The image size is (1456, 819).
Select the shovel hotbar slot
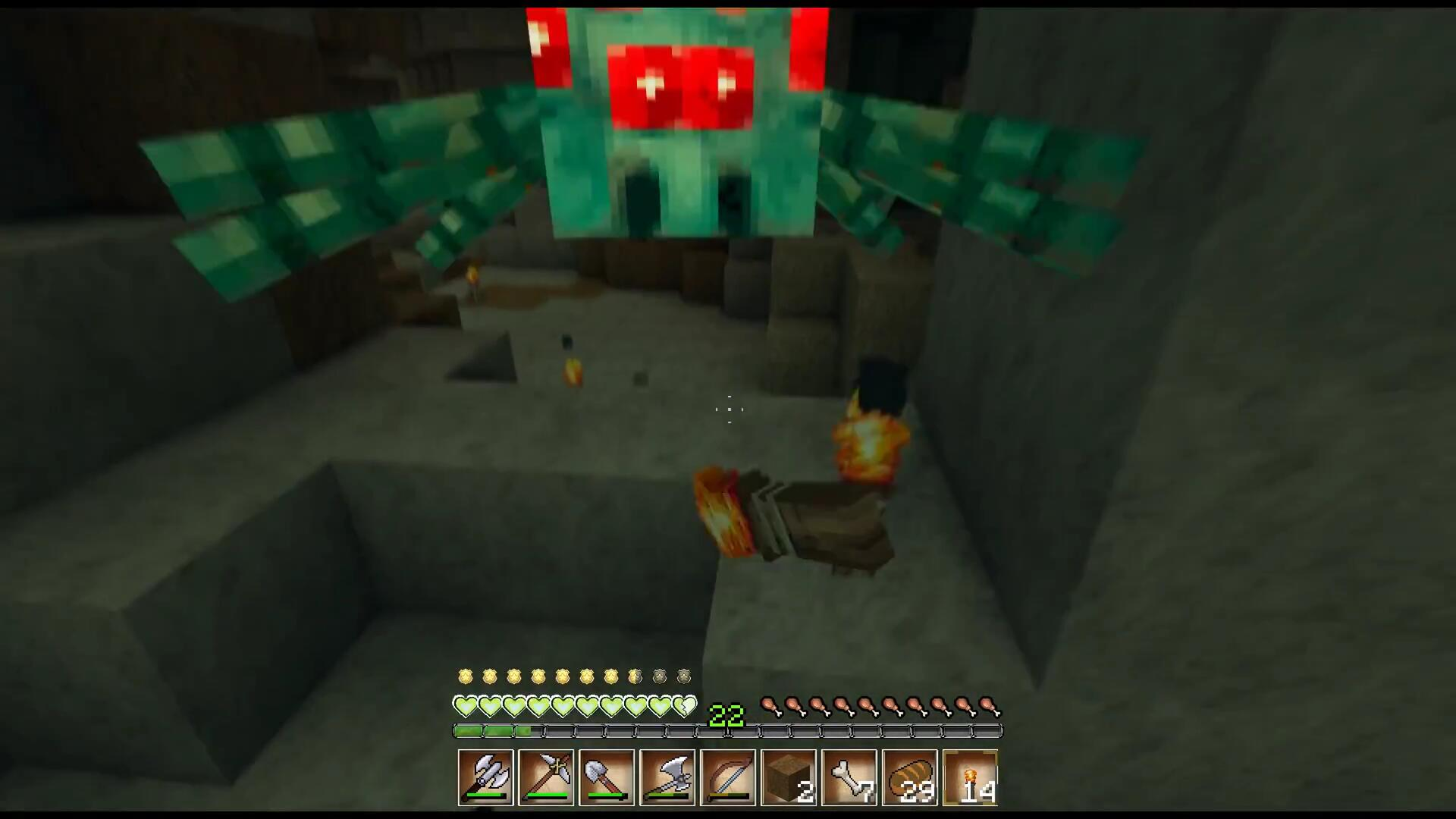(607, 777)
